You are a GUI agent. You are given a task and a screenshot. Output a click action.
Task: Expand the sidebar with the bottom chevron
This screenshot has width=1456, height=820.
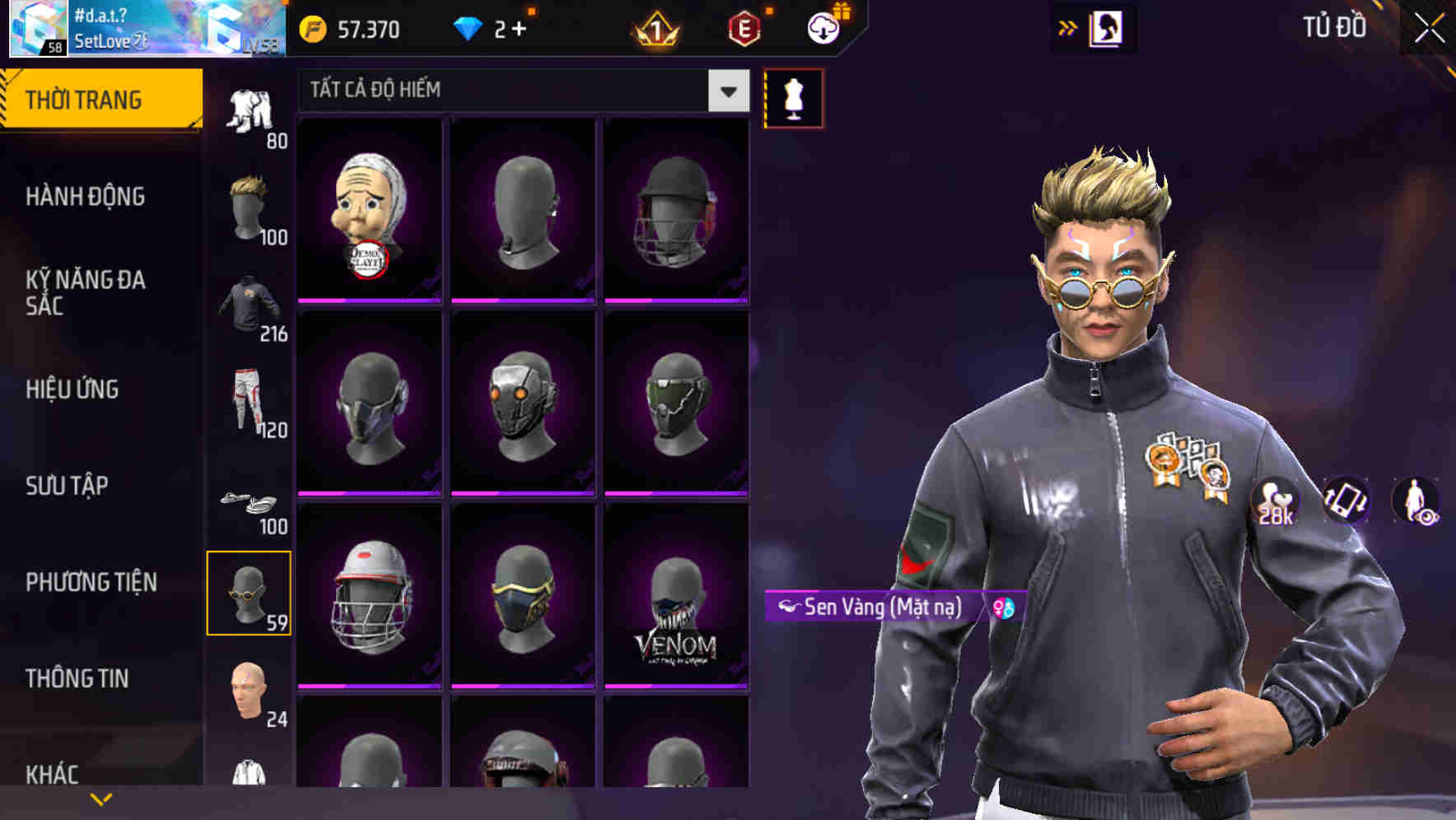[100, 797]
